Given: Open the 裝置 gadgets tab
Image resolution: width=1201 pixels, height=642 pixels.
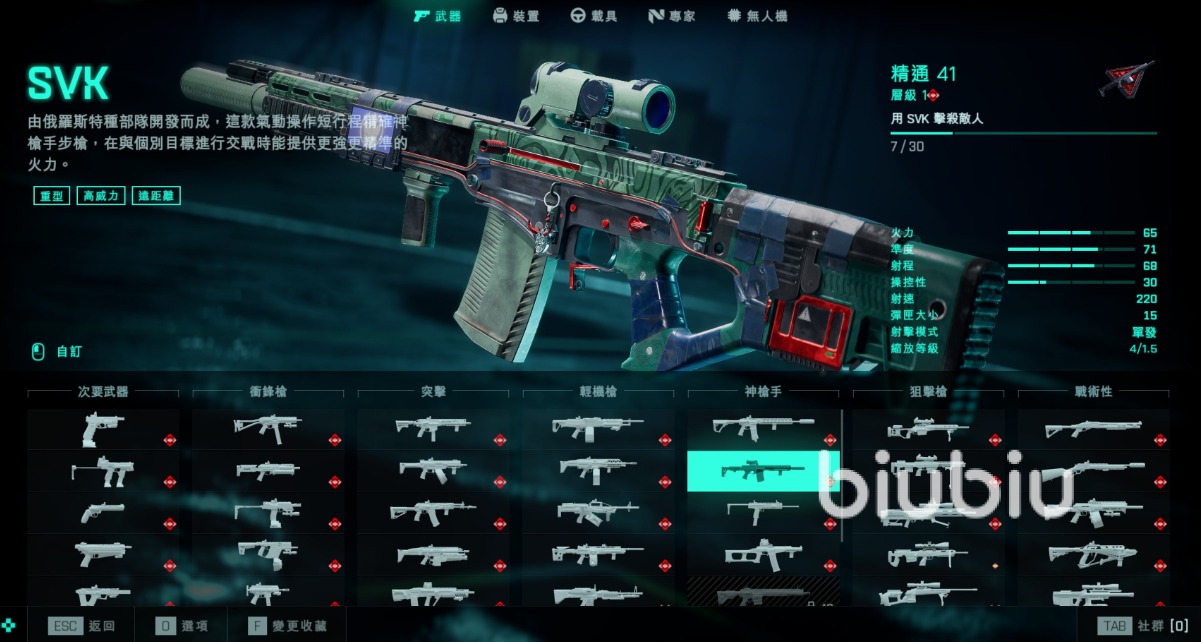Looking at the screenshot, I should coord(516,16).
